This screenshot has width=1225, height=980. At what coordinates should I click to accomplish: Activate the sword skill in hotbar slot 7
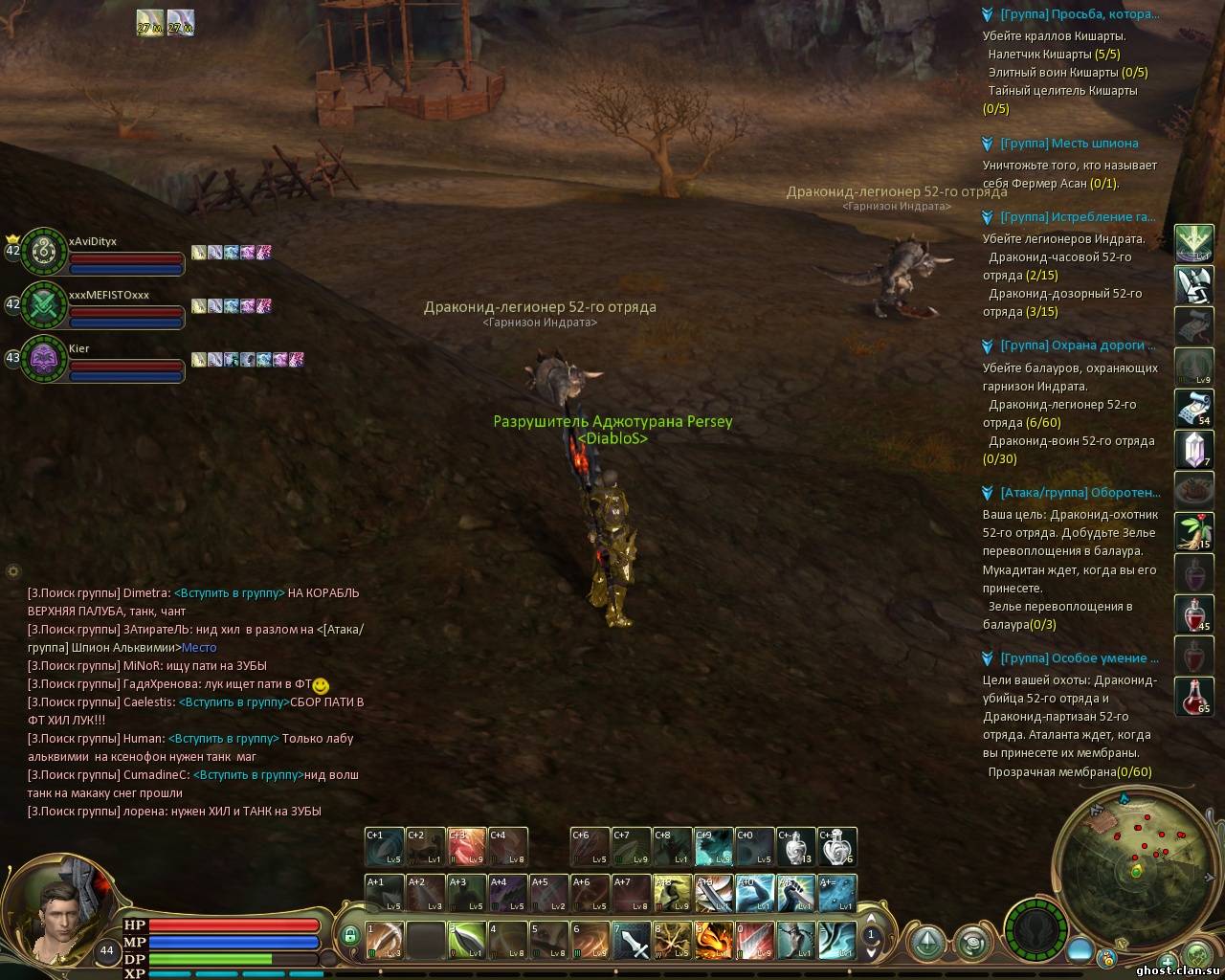click(633, 941)
